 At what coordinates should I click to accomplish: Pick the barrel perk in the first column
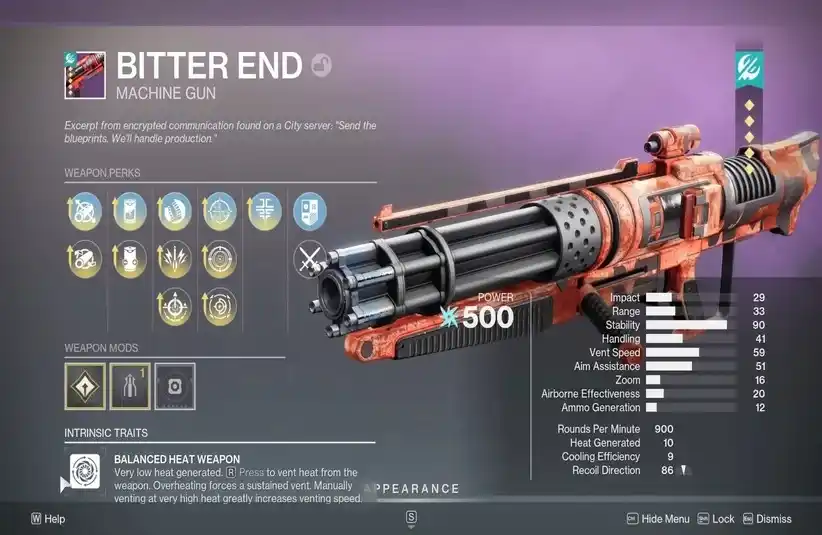pos(85,258)
